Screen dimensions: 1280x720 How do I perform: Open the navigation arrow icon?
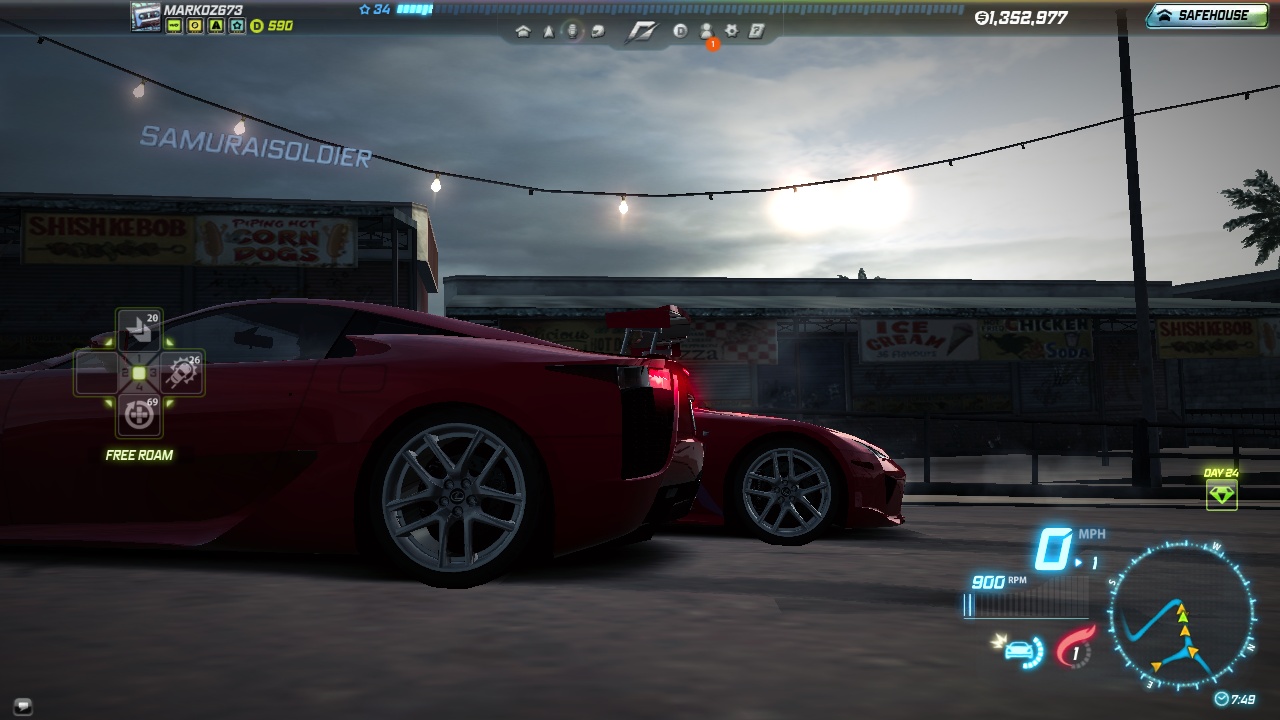pos(548,31)
